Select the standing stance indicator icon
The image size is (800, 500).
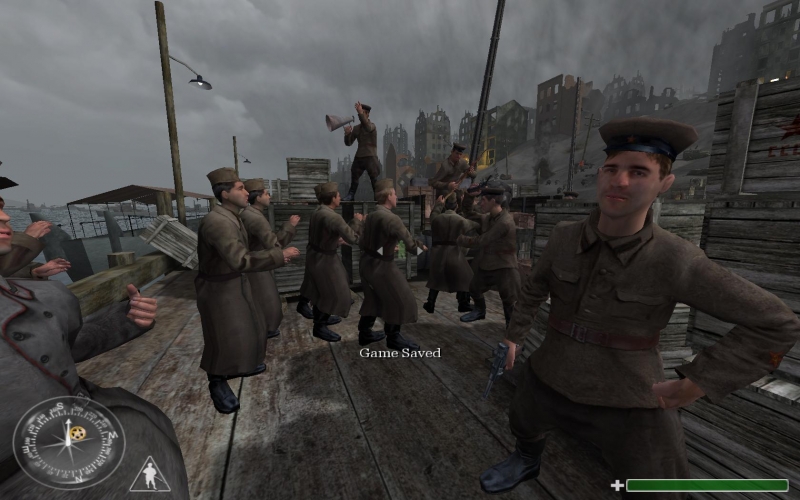tap(149, 475)
